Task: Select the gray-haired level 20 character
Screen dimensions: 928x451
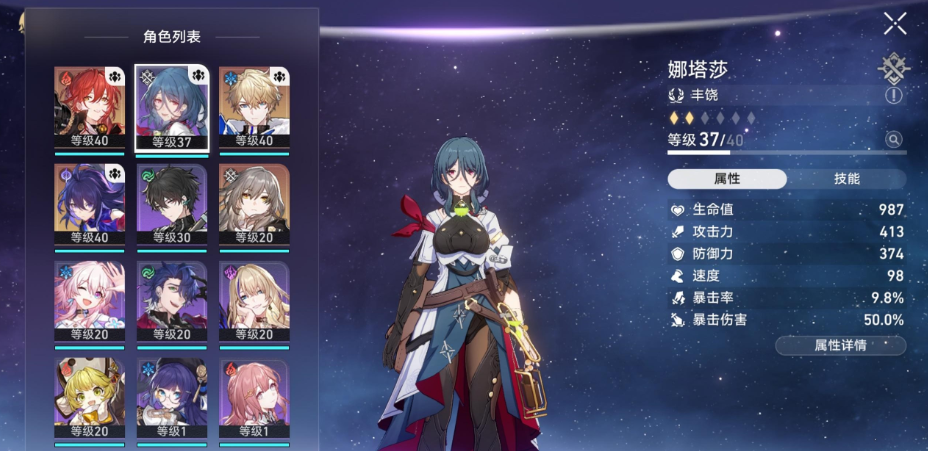Action: [x=254, y=204]
